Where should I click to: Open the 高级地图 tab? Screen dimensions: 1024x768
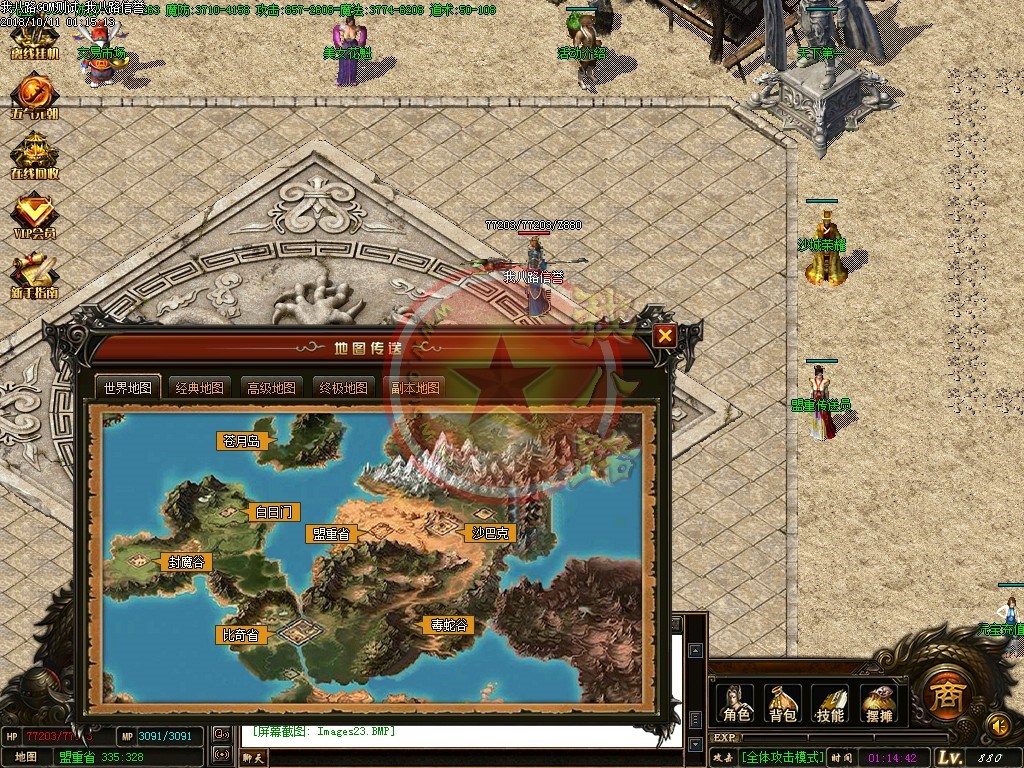coord(271,388)
